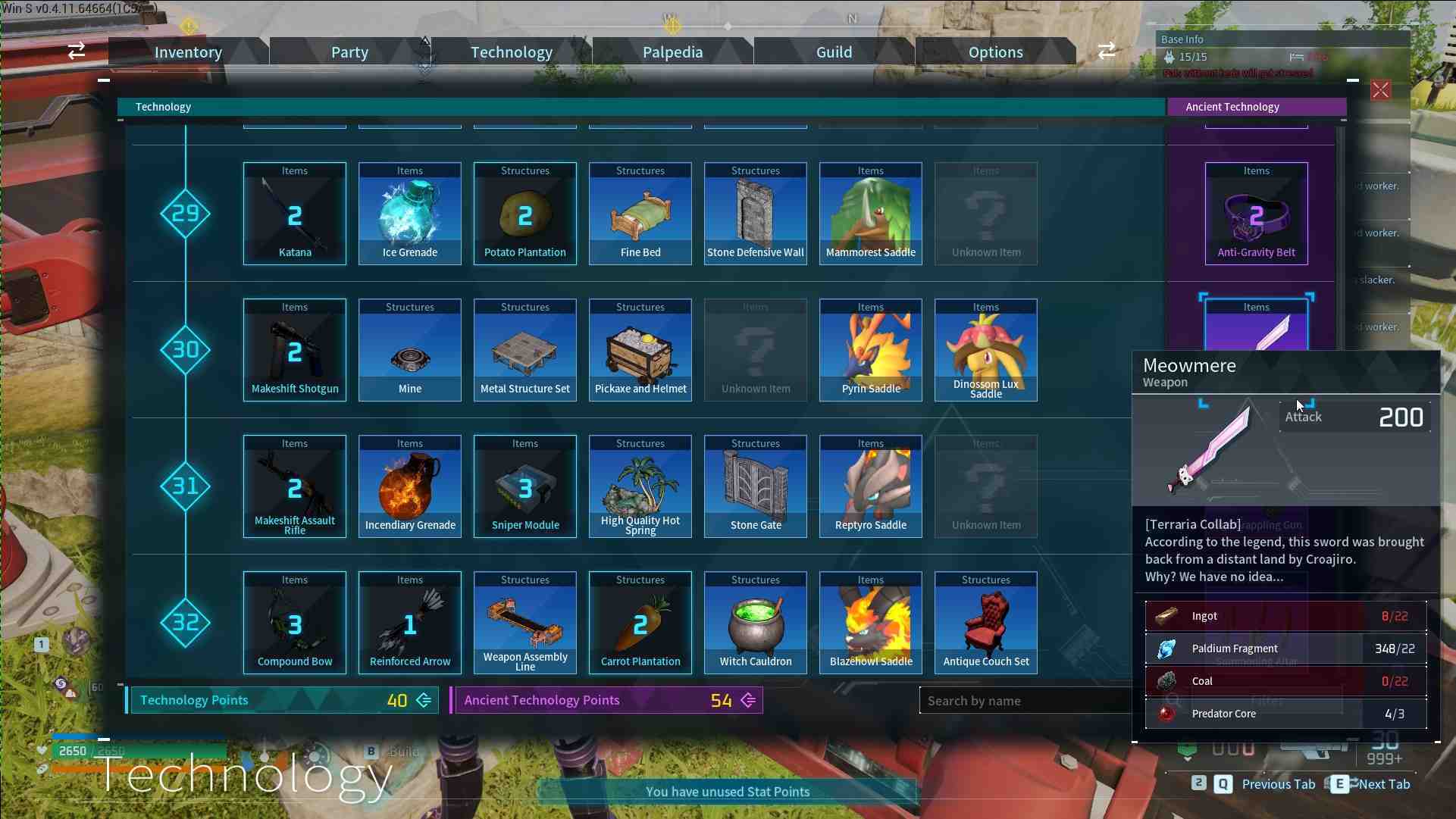
Task: Select the Mammorest Saddle tile
Action: 871,214
